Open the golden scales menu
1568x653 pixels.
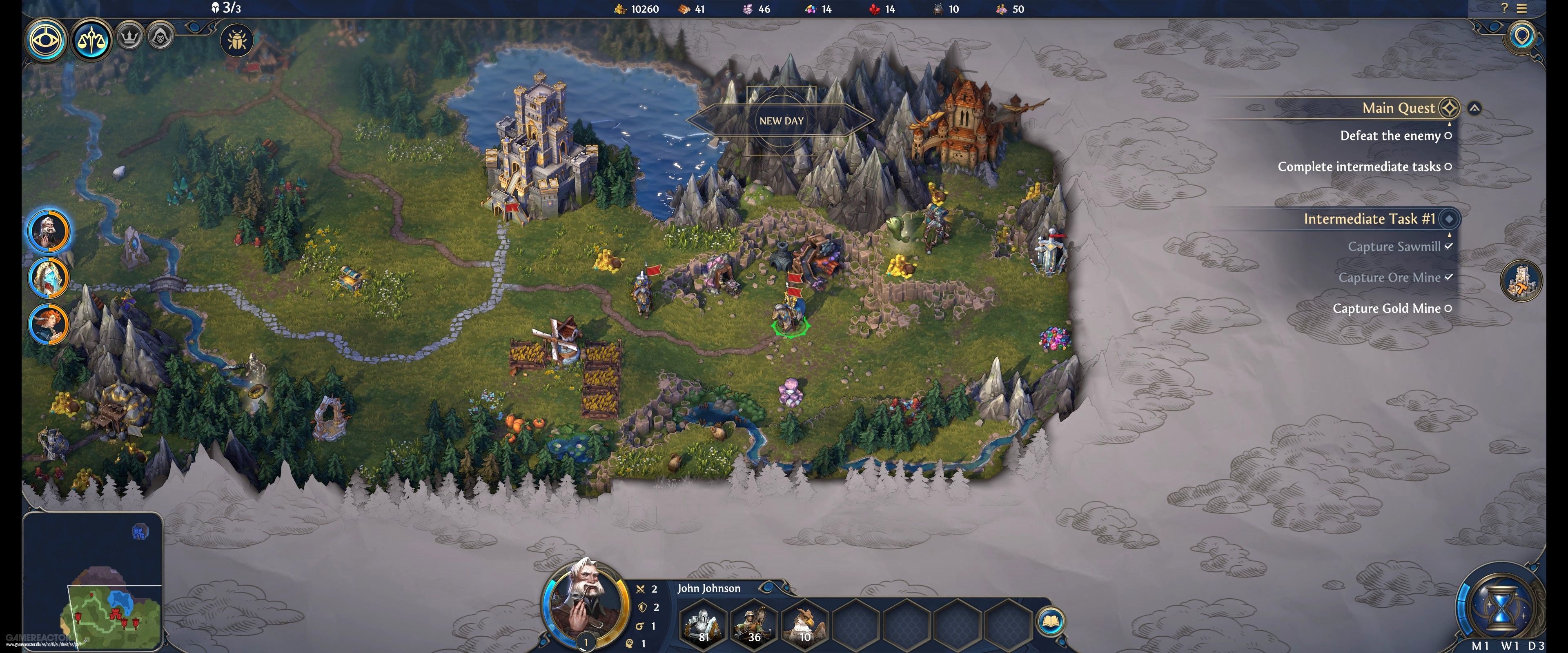point(92,41)
